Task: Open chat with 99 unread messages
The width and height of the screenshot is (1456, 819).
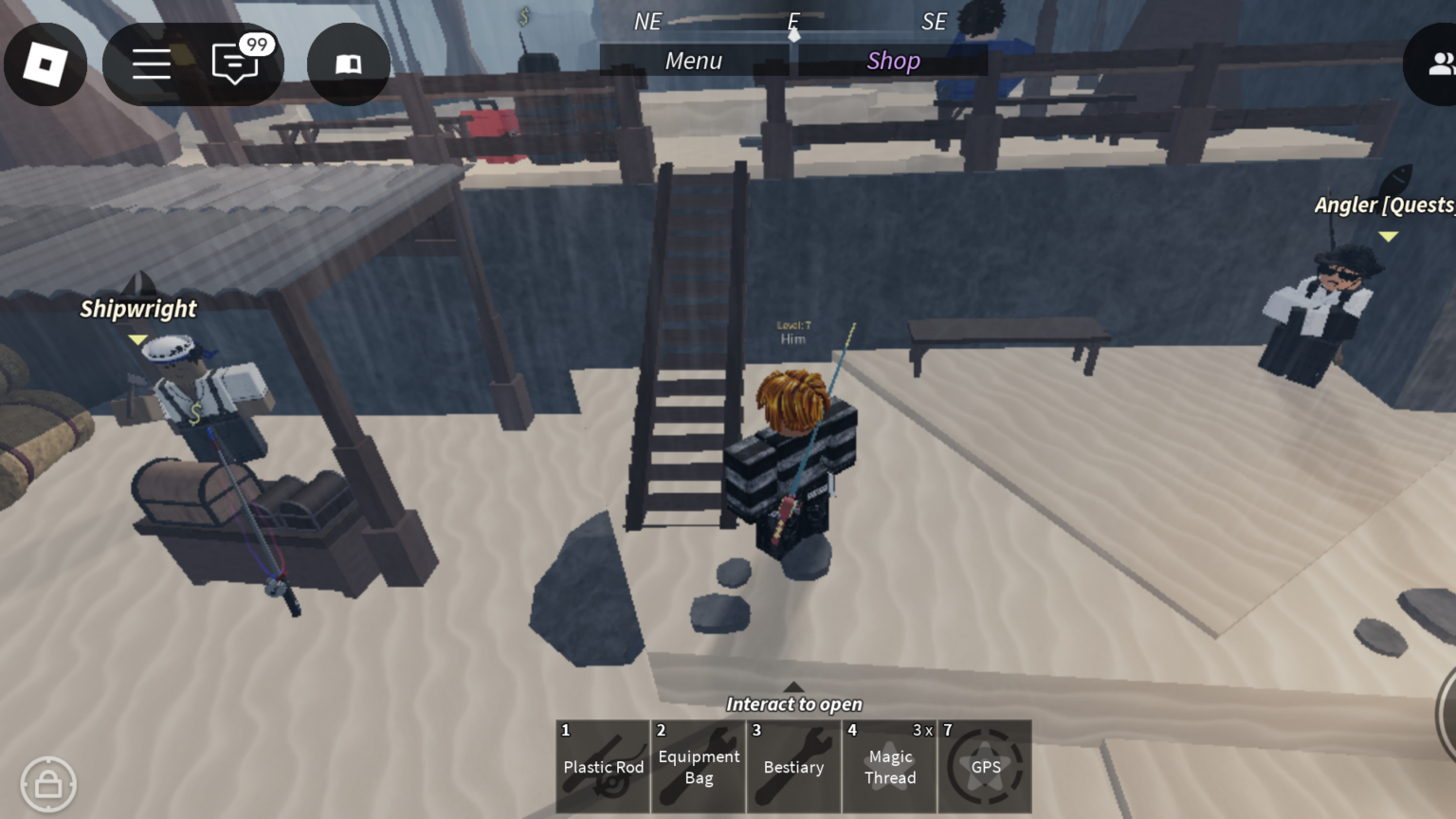Action: [x=234, y=64]
